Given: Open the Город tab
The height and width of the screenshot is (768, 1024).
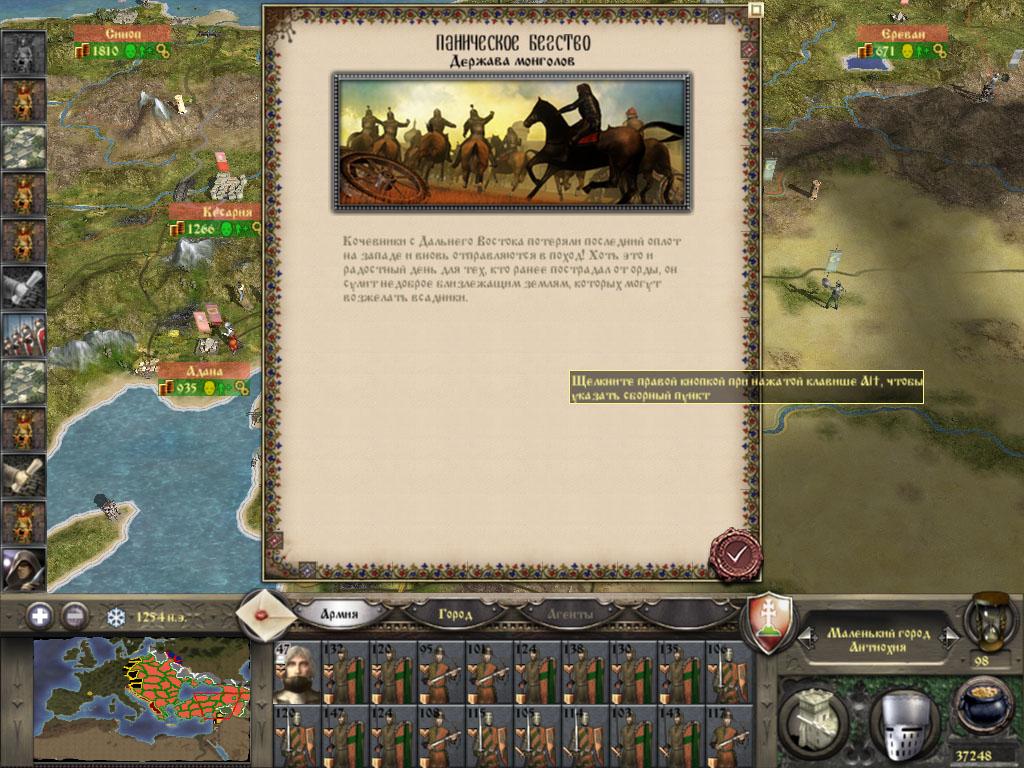Looking at the screenshot, I should (x=455, y=614).
